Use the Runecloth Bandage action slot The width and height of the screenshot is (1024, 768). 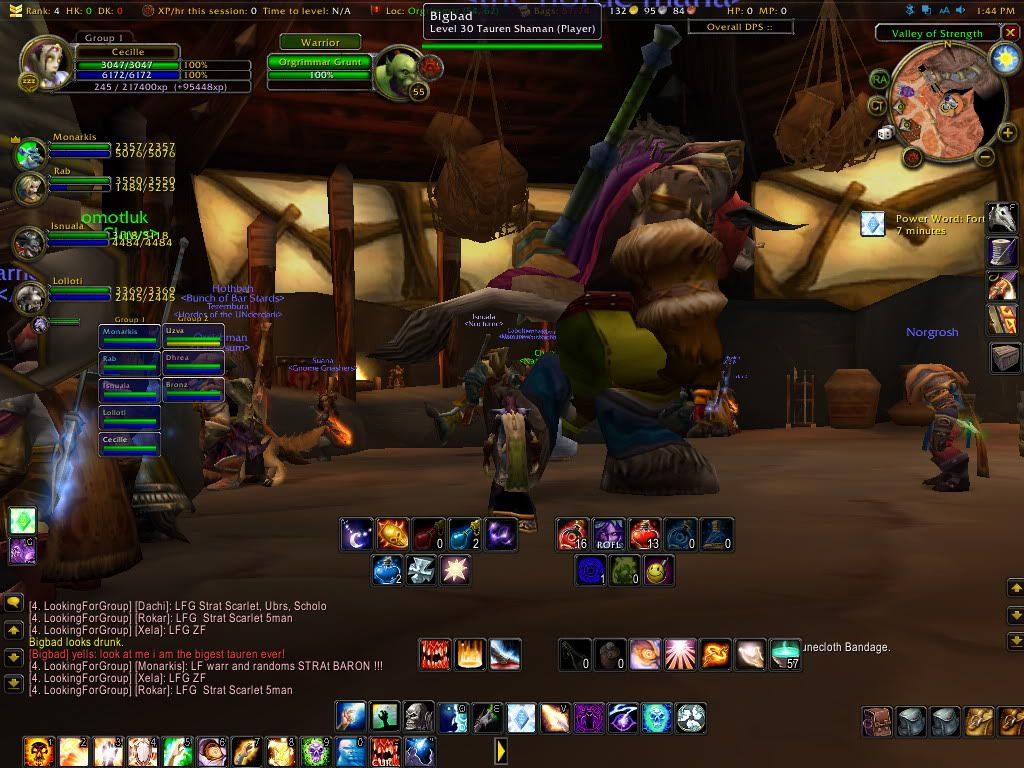(786, 654)
